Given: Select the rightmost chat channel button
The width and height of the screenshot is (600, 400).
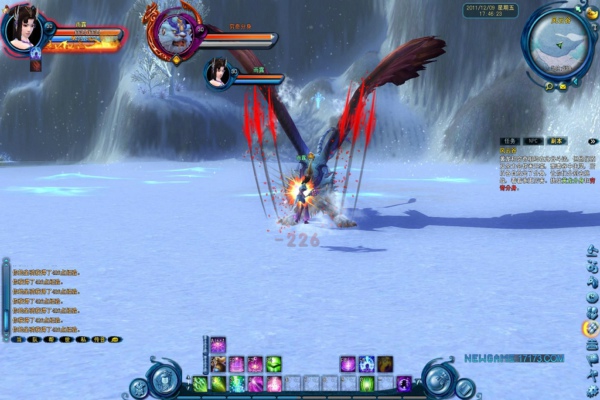Looking at the screenshot, I should pyautogui.click(x=114, y=340).
